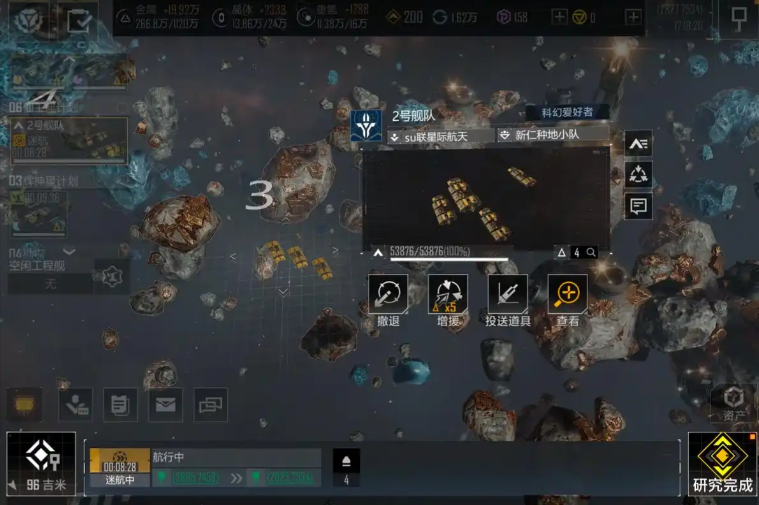
Task: Open the checklist clipboard icon at top left
Action: click(x=79, y=18)
